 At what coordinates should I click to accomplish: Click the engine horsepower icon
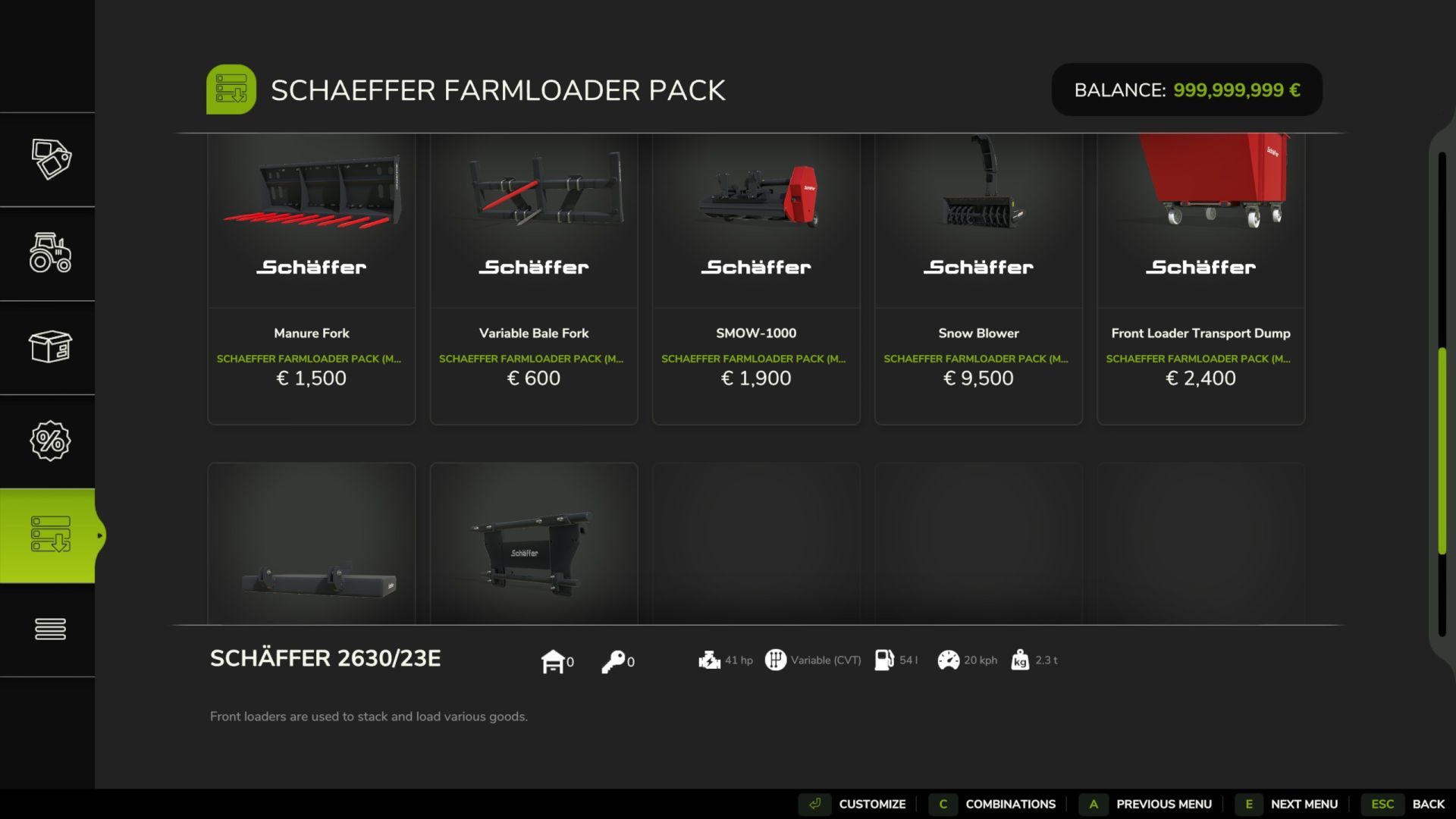point(709,661)
